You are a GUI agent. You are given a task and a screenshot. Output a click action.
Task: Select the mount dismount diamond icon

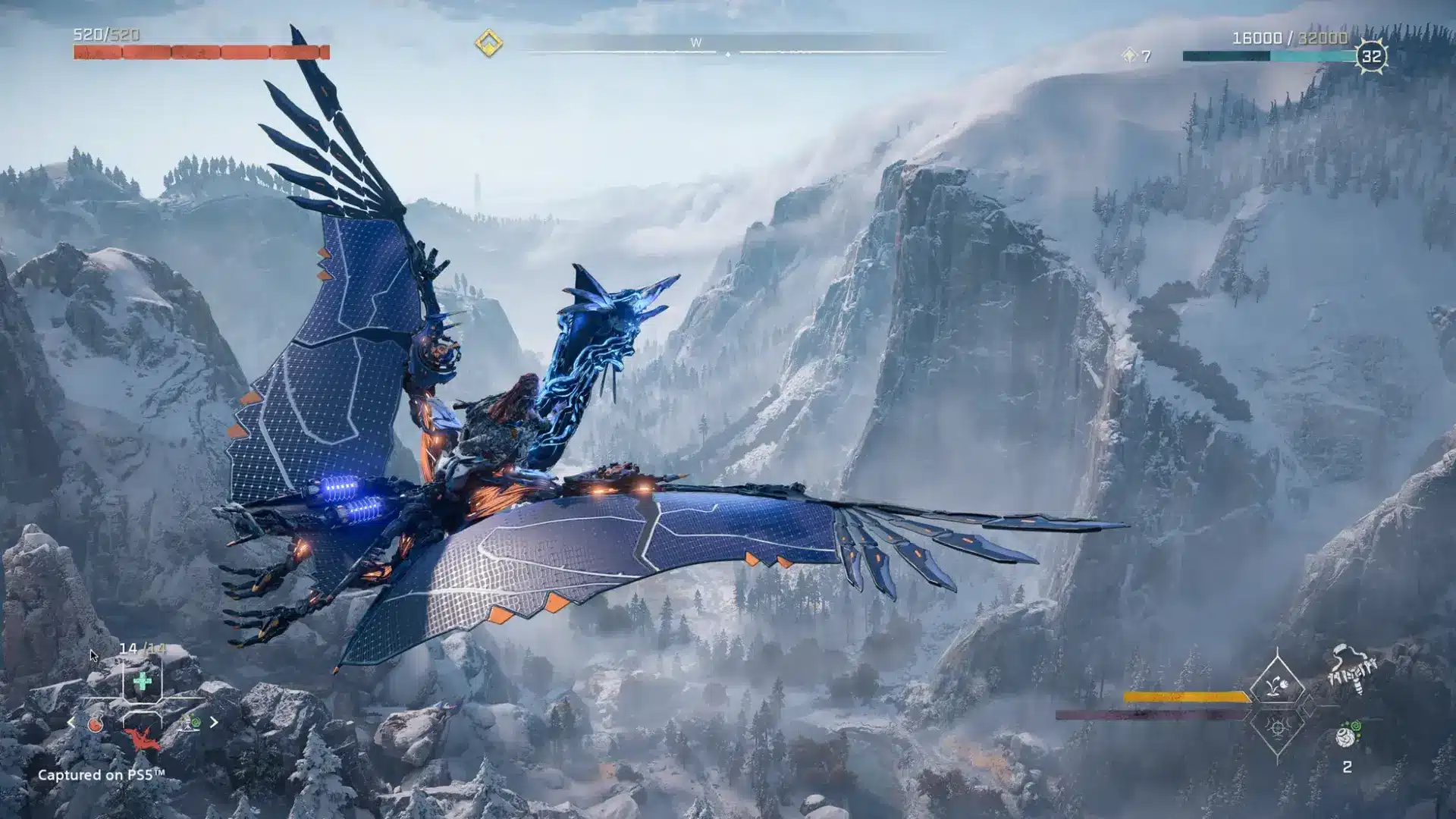[1277, 683]
